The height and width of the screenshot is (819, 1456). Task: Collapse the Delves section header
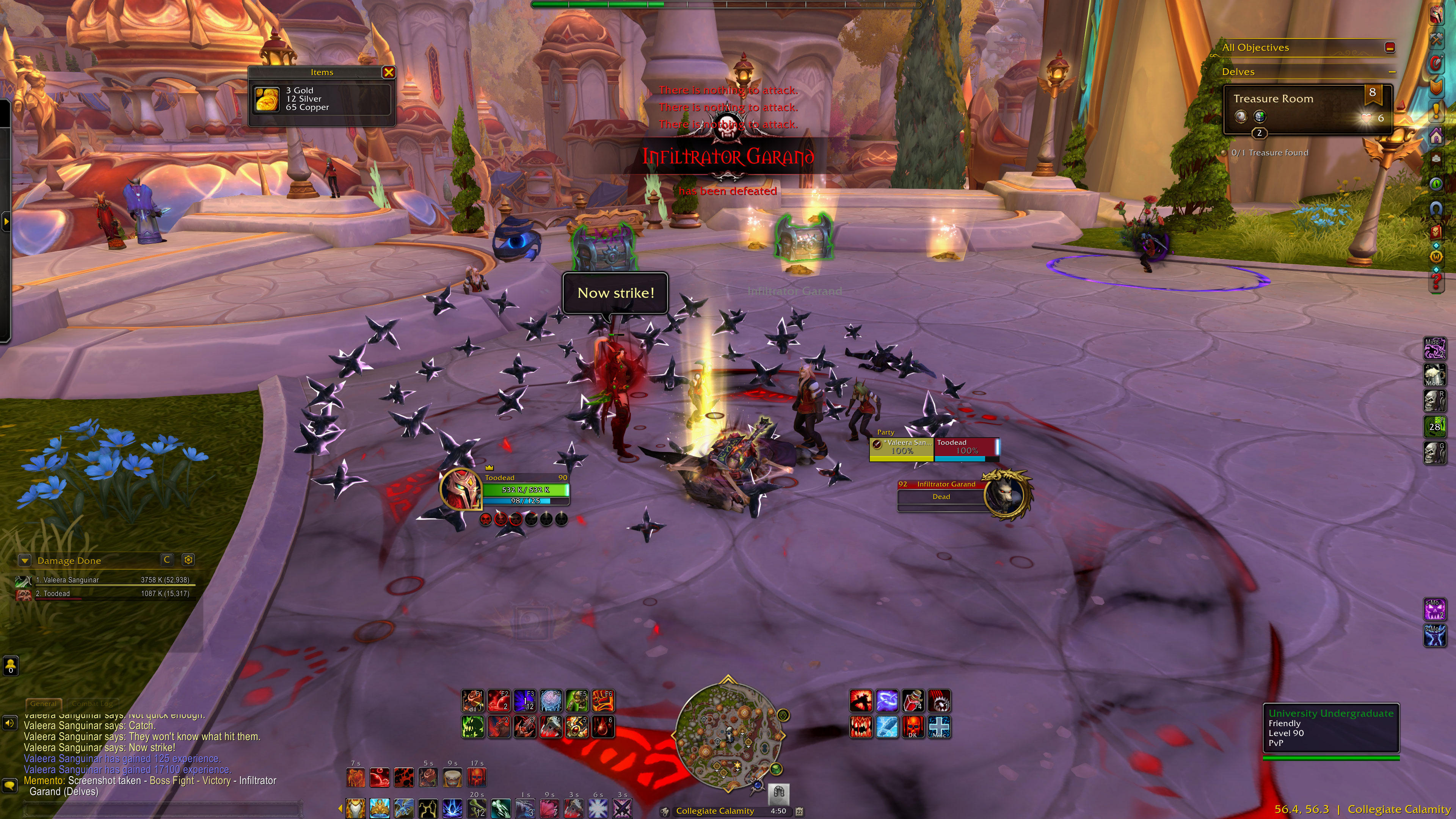tap(1392, 72)
